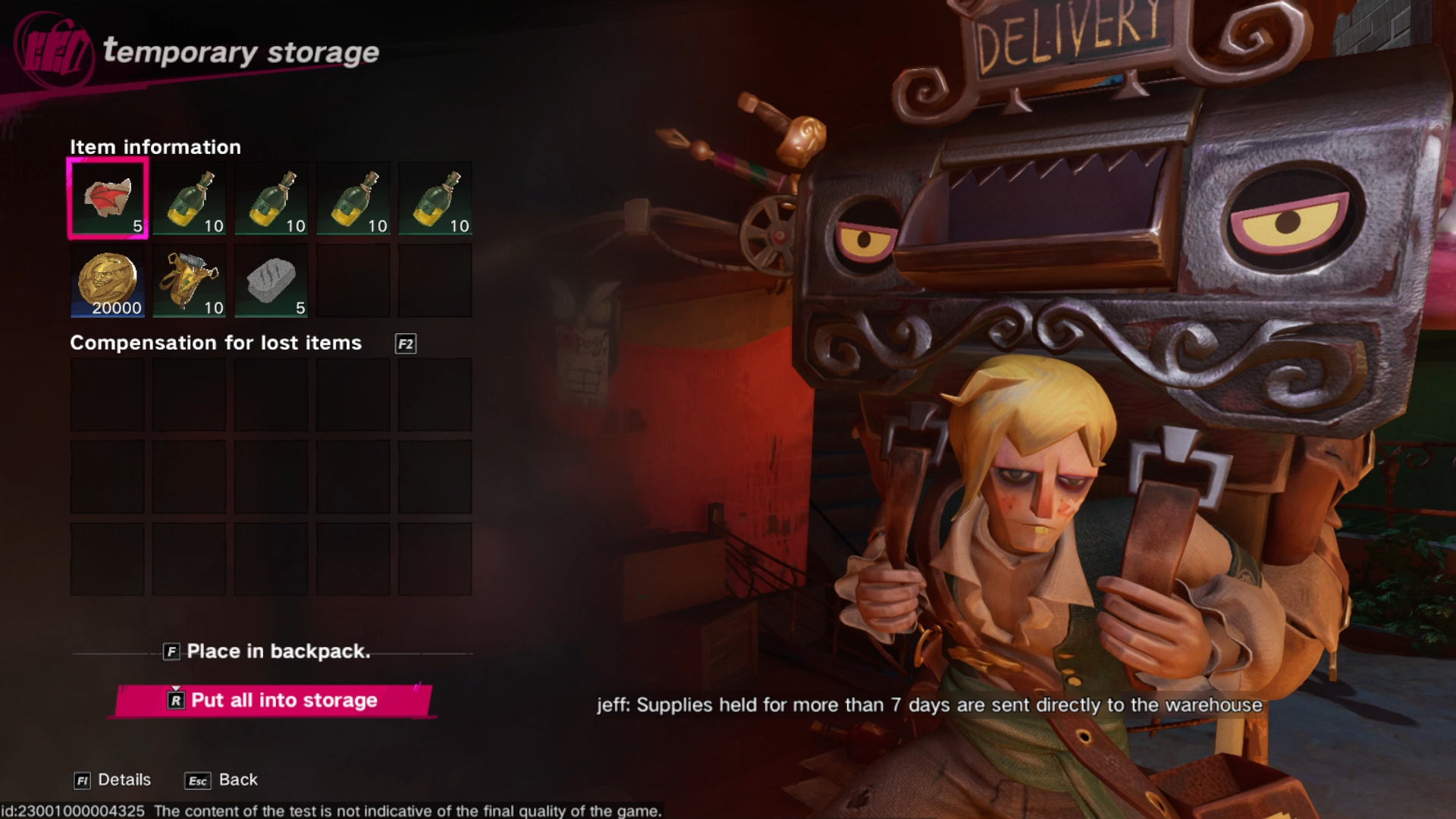Select the gold coin stack of 20000
This screenshot has height=819, width=1456.
(x=108, y=281)
